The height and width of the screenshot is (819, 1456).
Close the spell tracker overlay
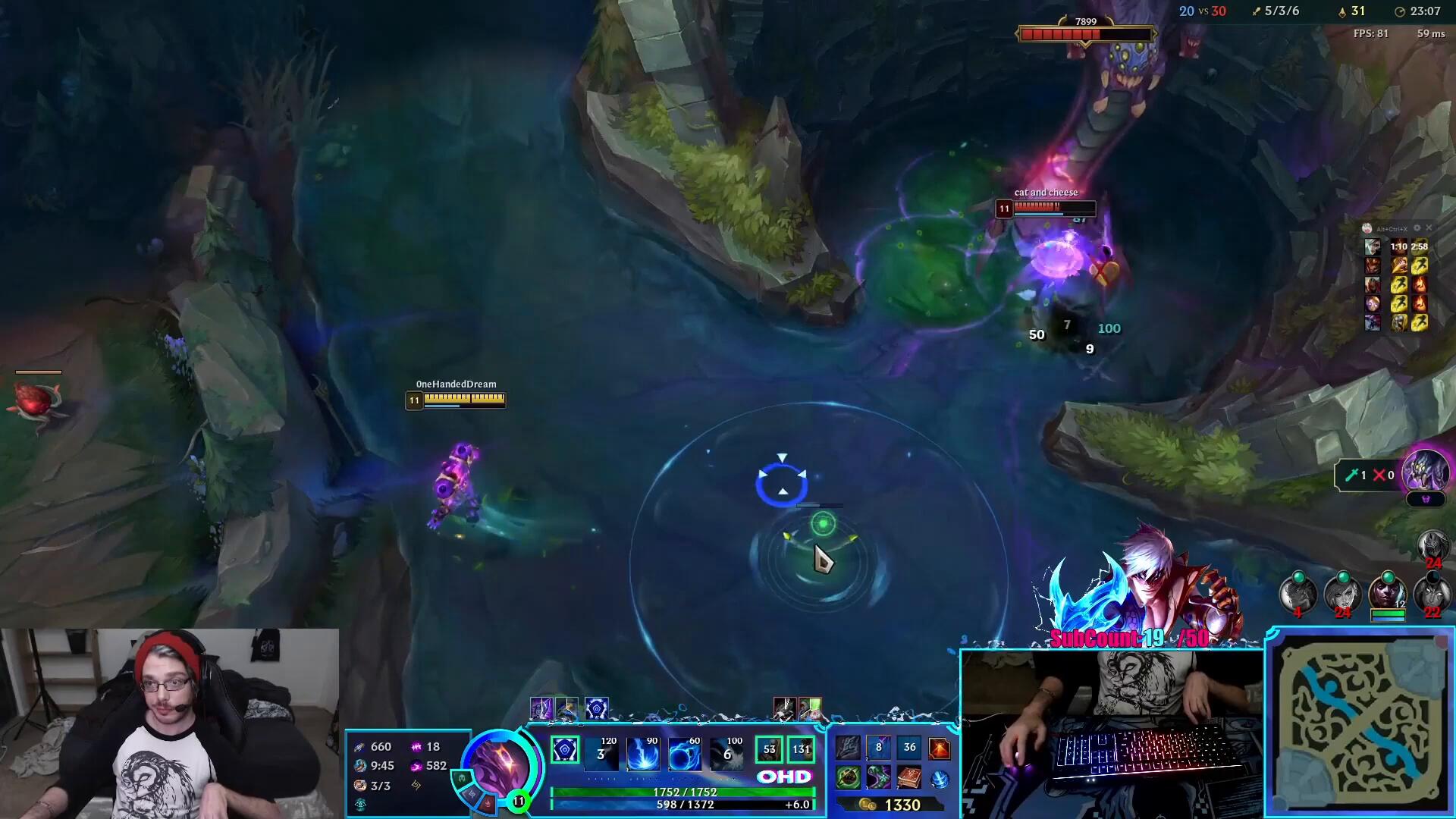pos(1429,227)
